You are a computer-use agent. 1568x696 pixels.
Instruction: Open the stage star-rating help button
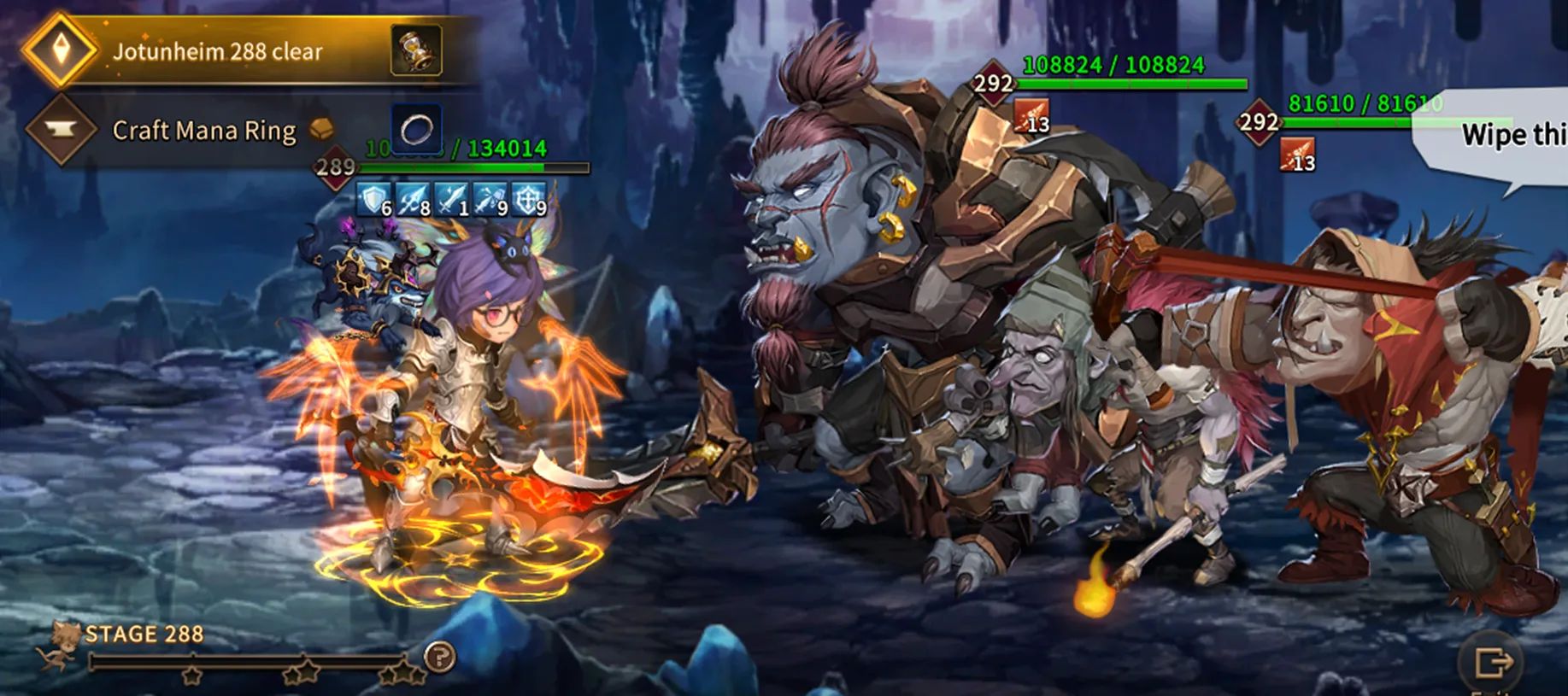pos(440,657)
